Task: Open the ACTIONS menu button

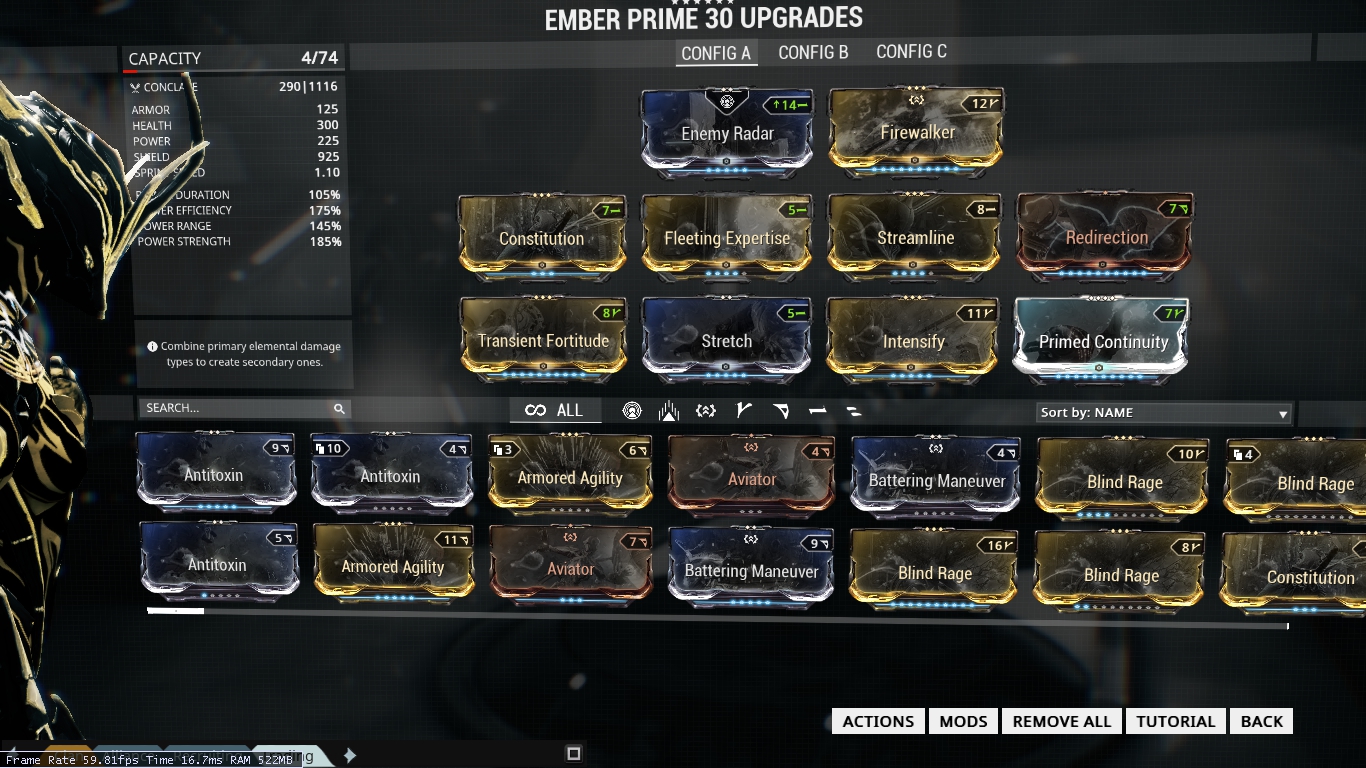Action: click(x=877, y=720)
